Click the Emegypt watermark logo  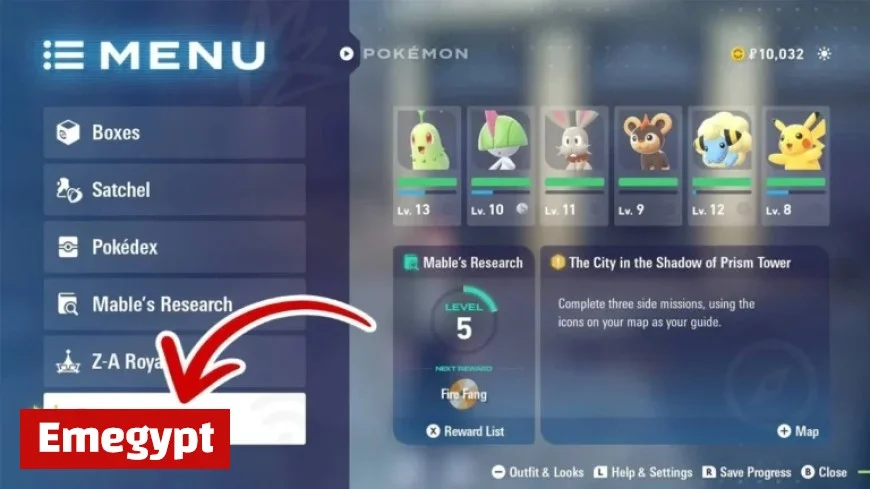(125, 438)
